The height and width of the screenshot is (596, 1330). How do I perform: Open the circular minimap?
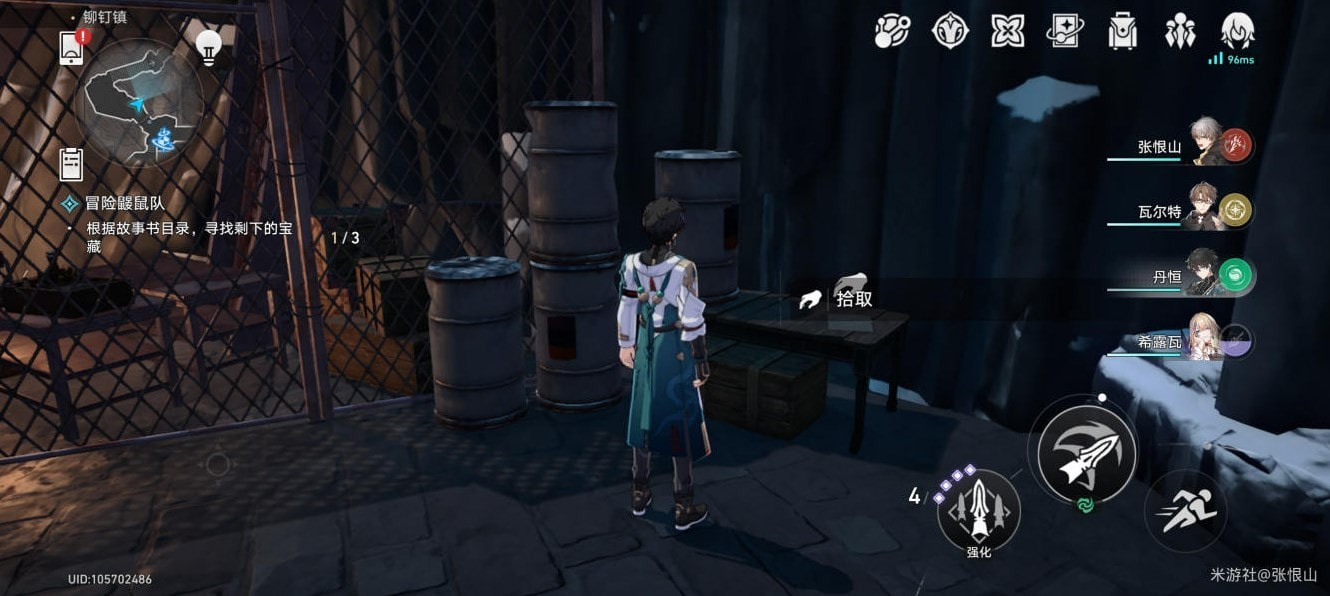[x=139, y=102]
